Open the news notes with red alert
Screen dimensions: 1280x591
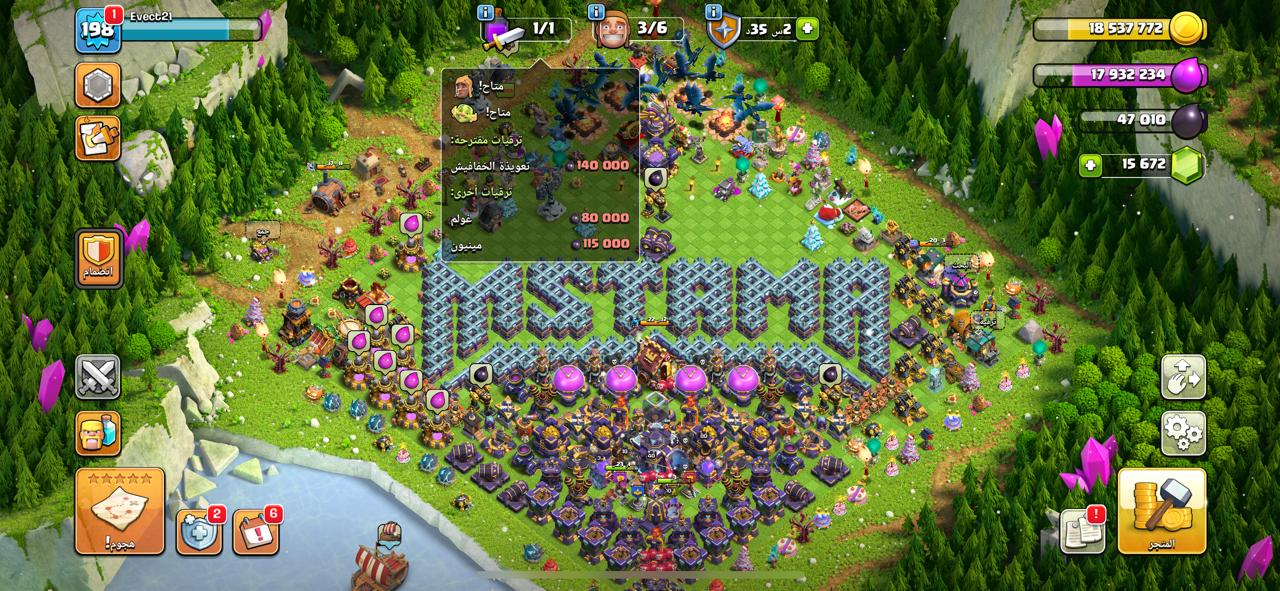click(1082, 530)
